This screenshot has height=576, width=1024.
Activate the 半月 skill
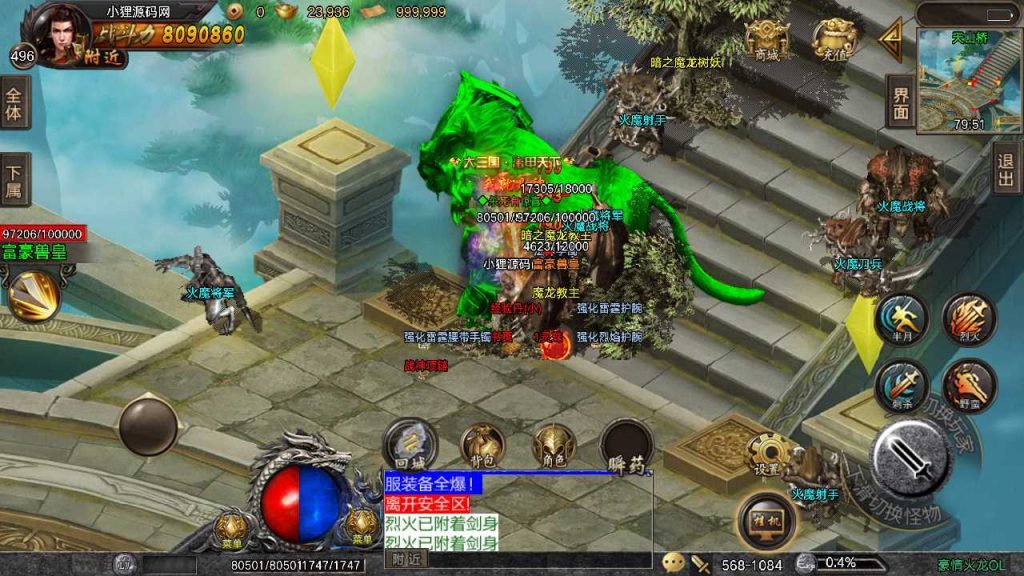click(x=902, y=318)
